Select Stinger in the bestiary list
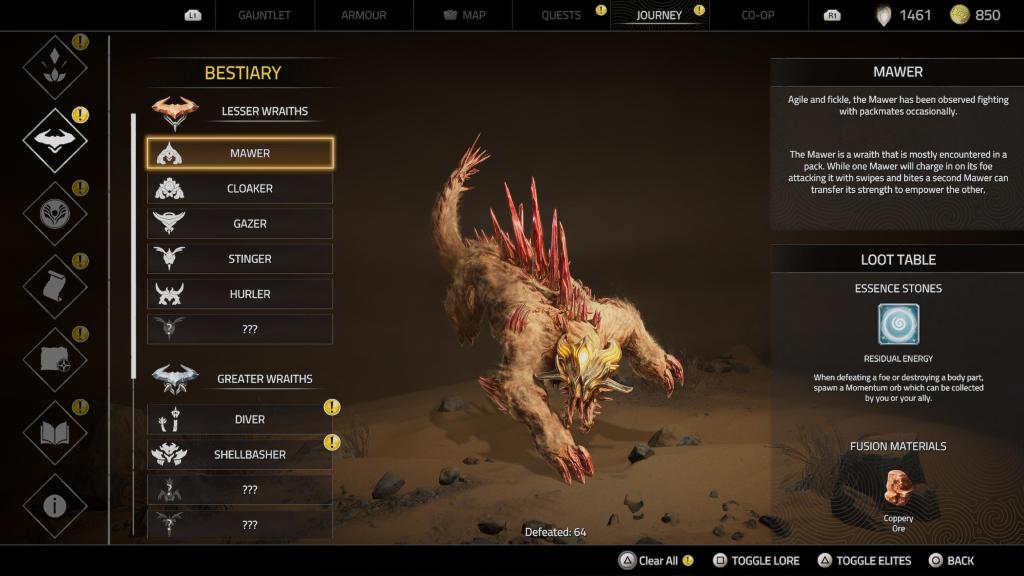The height and width of the screenshot is (576, 1024). click(240, 259)
